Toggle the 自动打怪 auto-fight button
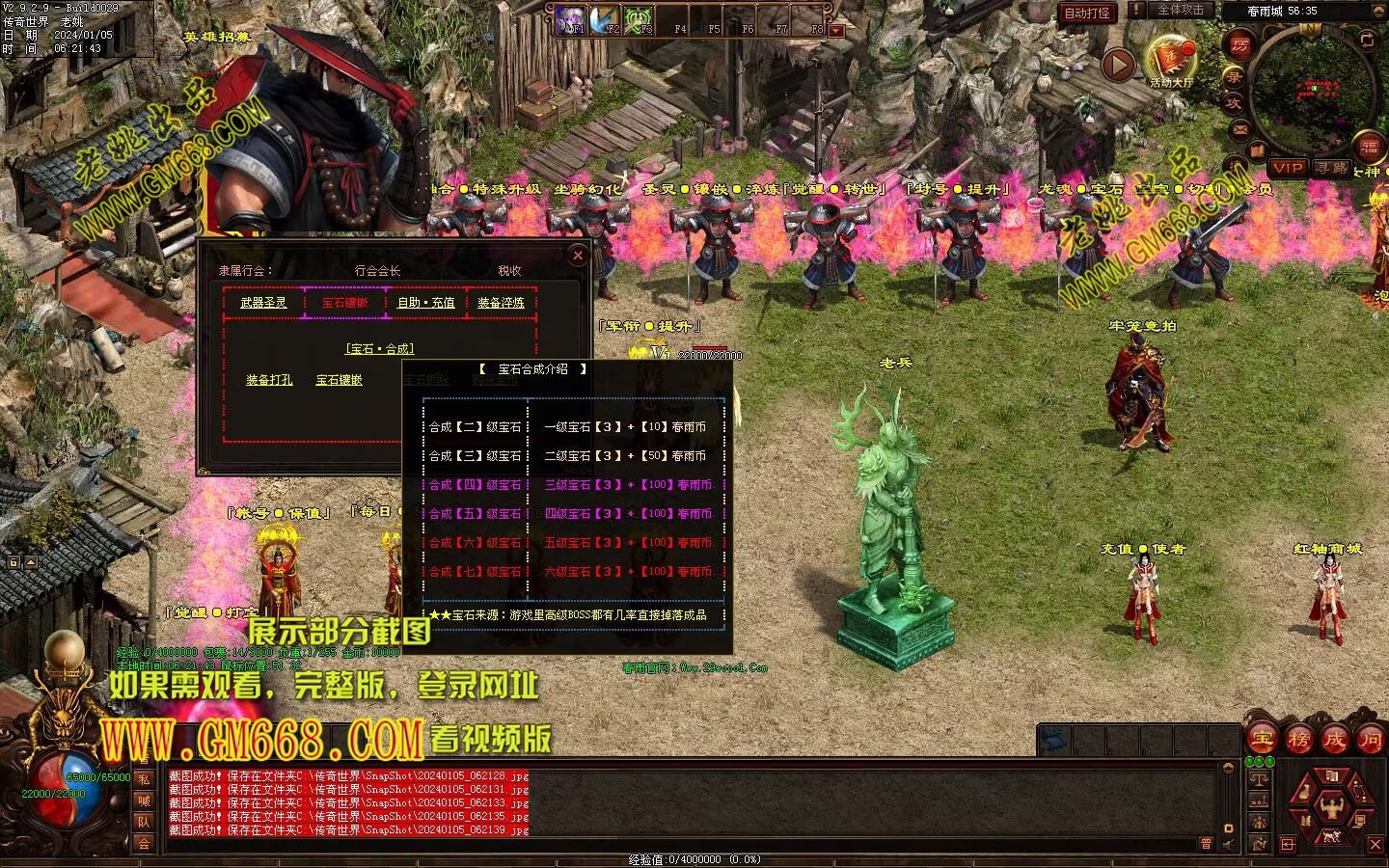This screenshot has width=1389, height=868. point(1087,14)
